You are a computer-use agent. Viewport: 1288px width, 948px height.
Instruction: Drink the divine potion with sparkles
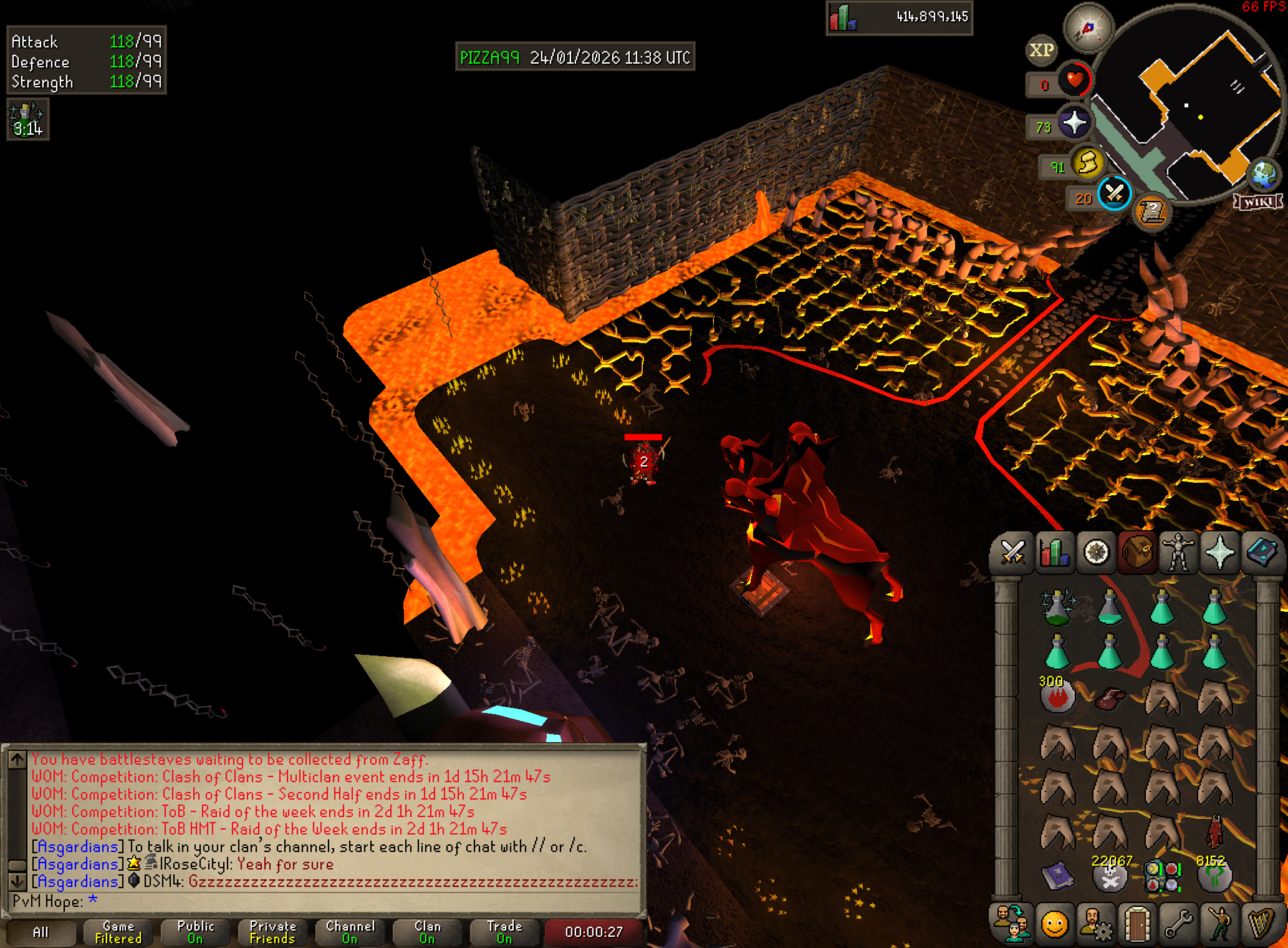coord(1057,606)
